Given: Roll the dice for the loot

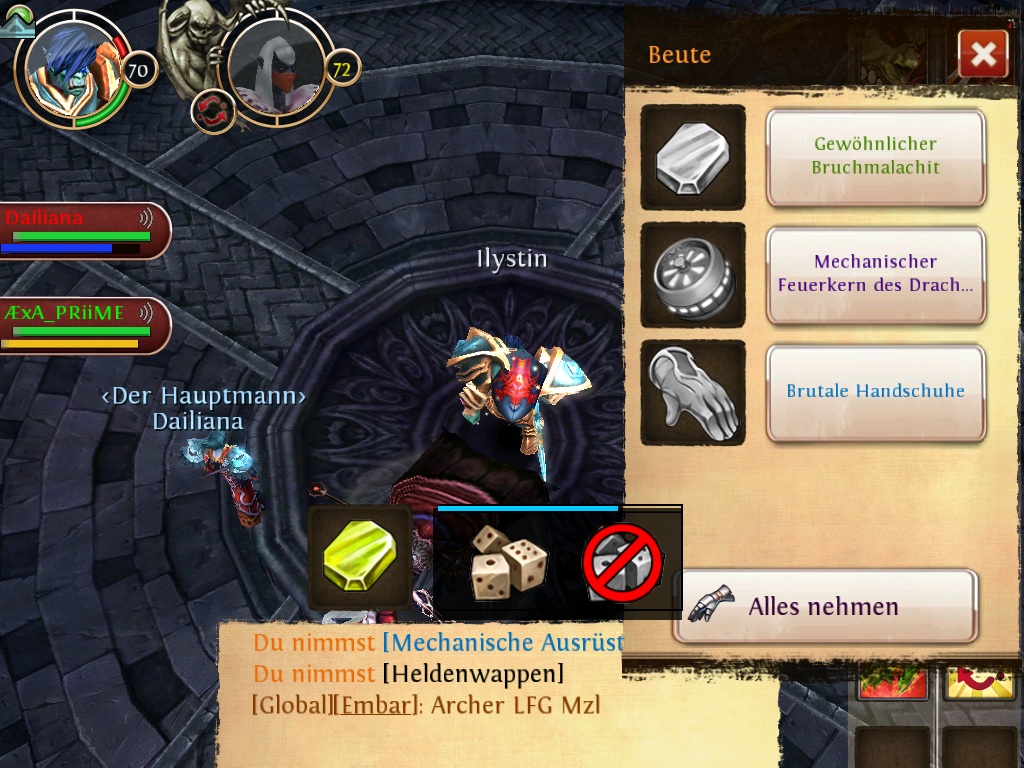Looking at the screenshot, I should click(x=508, y=562).
